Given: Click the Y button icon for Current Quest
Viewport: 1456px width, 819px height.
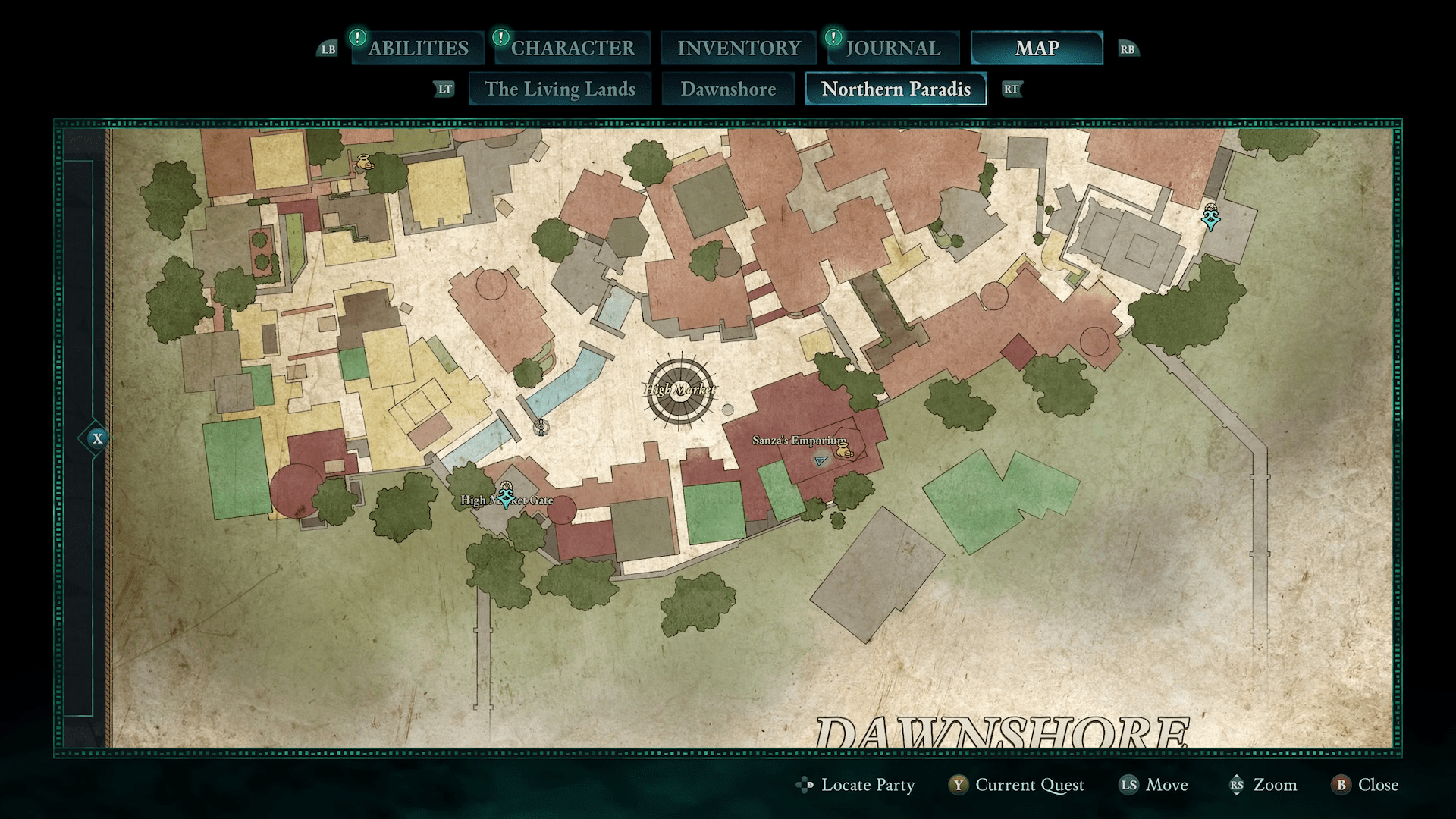Looking at the screenshot, I should coord(959,786).
